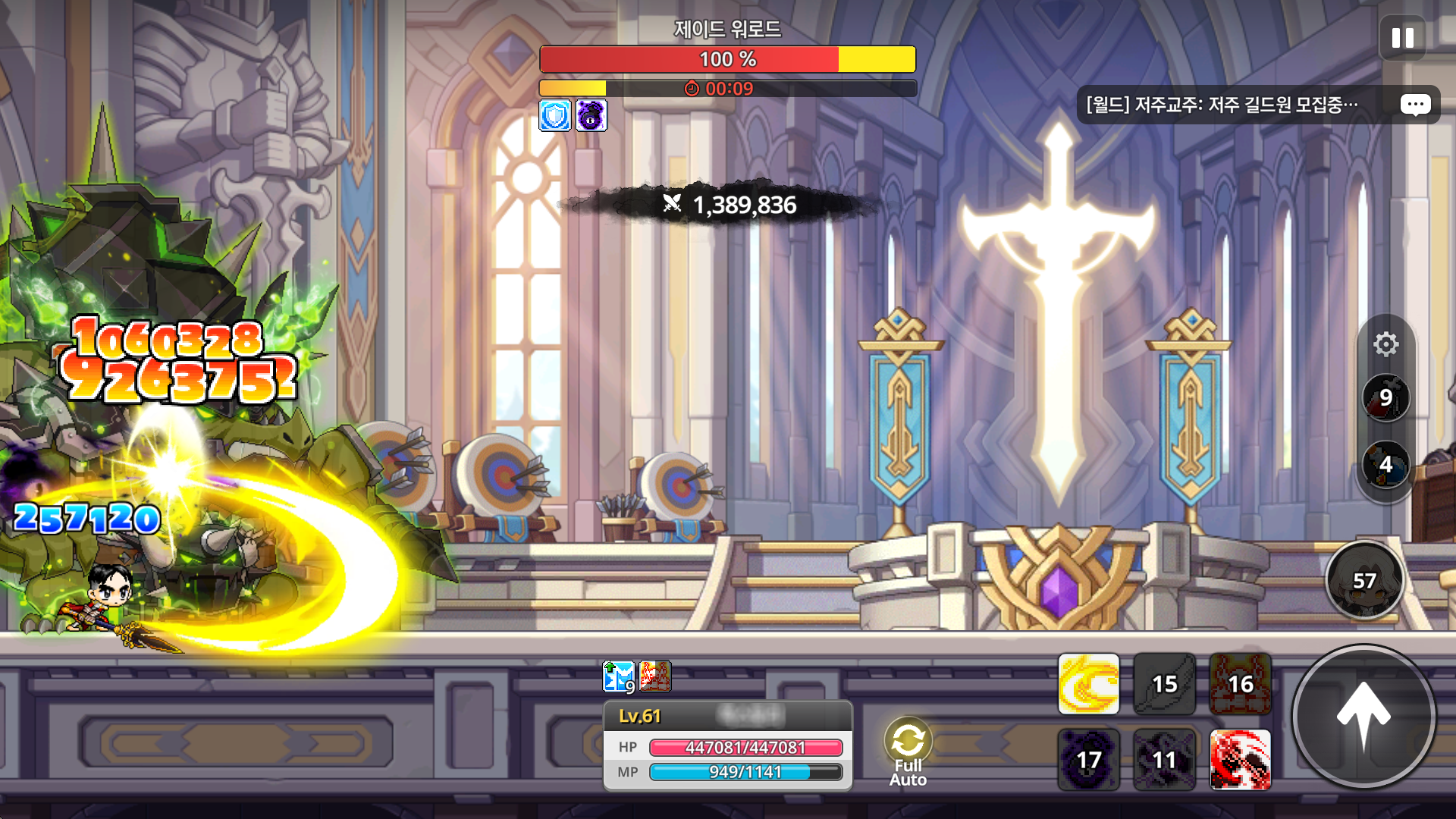Pause the battle
Screen dimensions: 1456x819
(x=1402, y=38)
